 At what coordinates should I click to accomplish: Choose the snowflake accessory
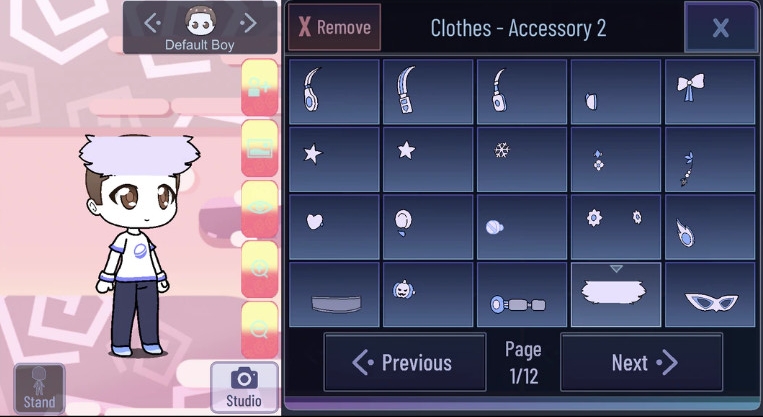(522, 158)
